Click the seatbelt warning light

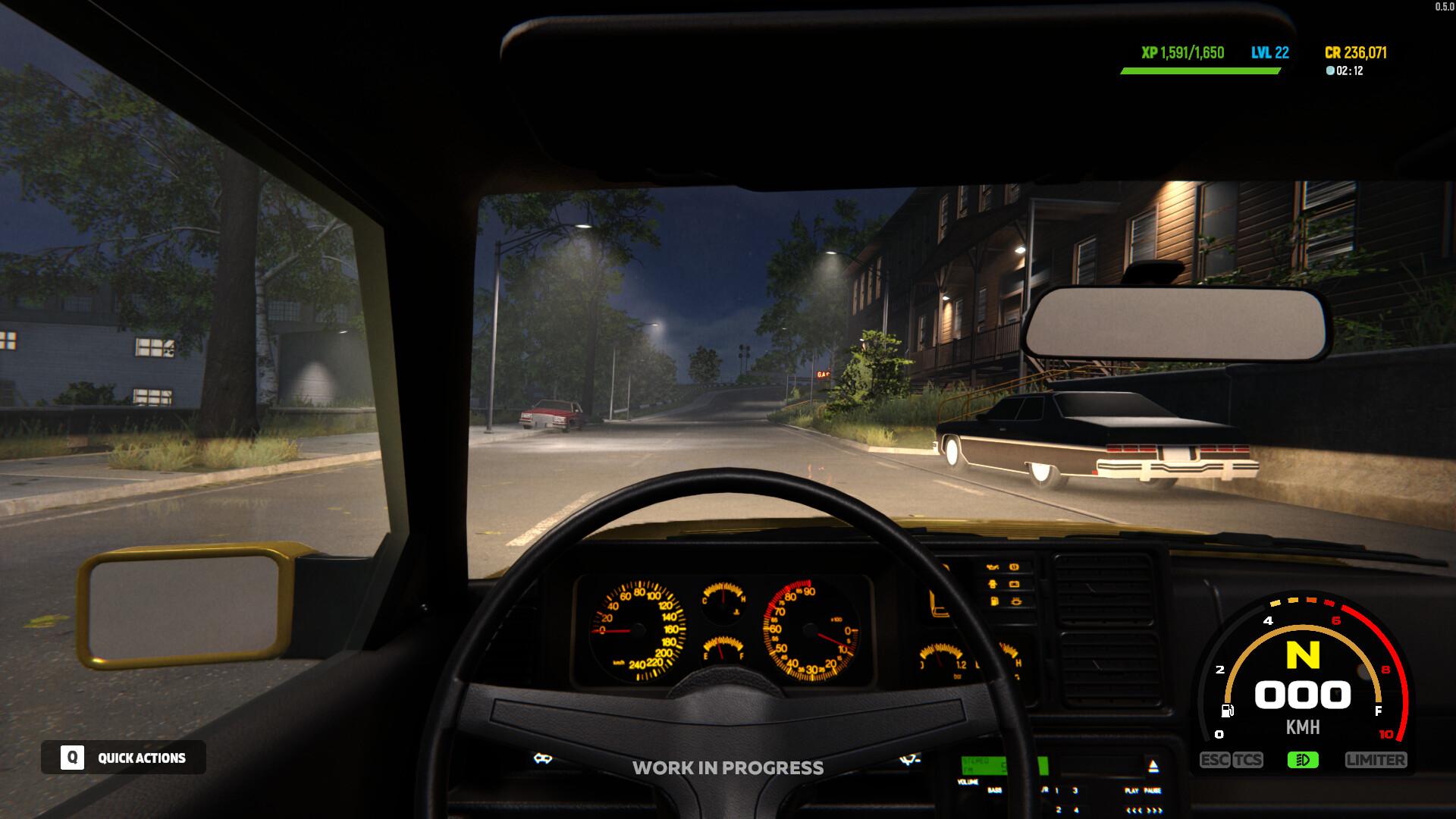[992, 585]
